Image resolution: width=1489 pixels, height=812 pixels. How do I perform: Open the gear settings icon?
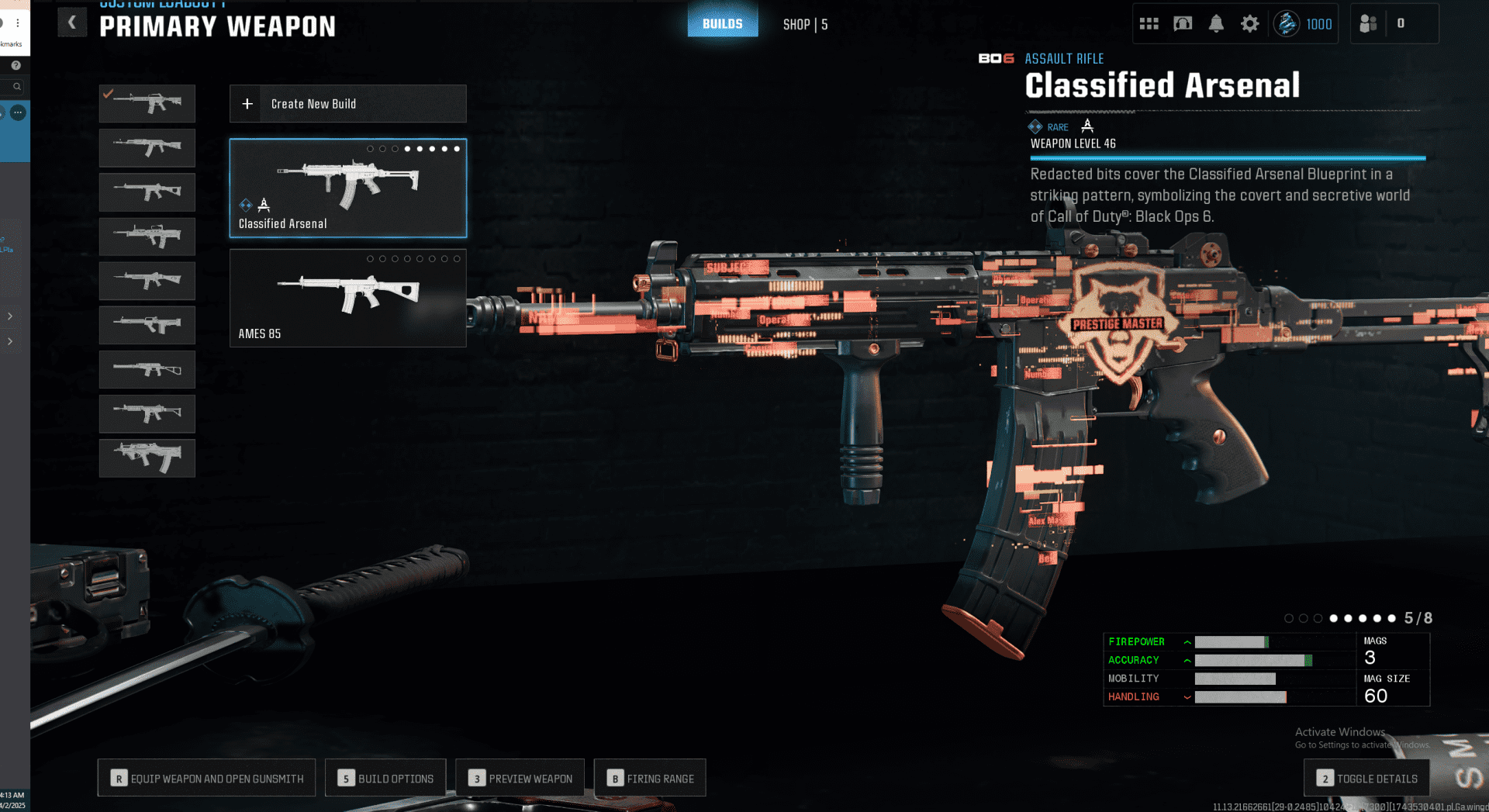click(1249, 24)
